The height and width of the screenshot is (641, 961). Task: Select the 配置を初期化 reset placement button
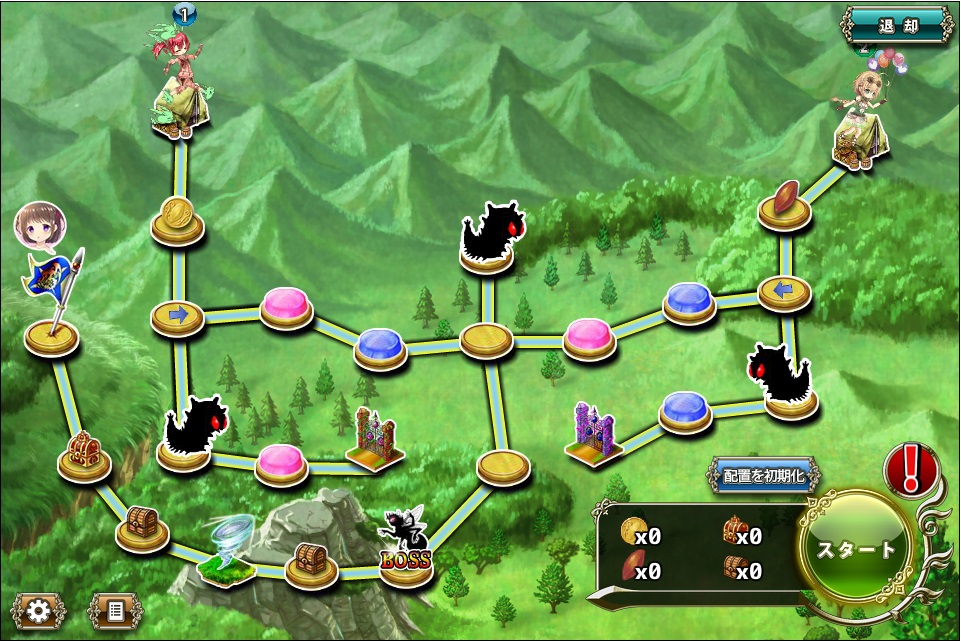tap(763, 476)
